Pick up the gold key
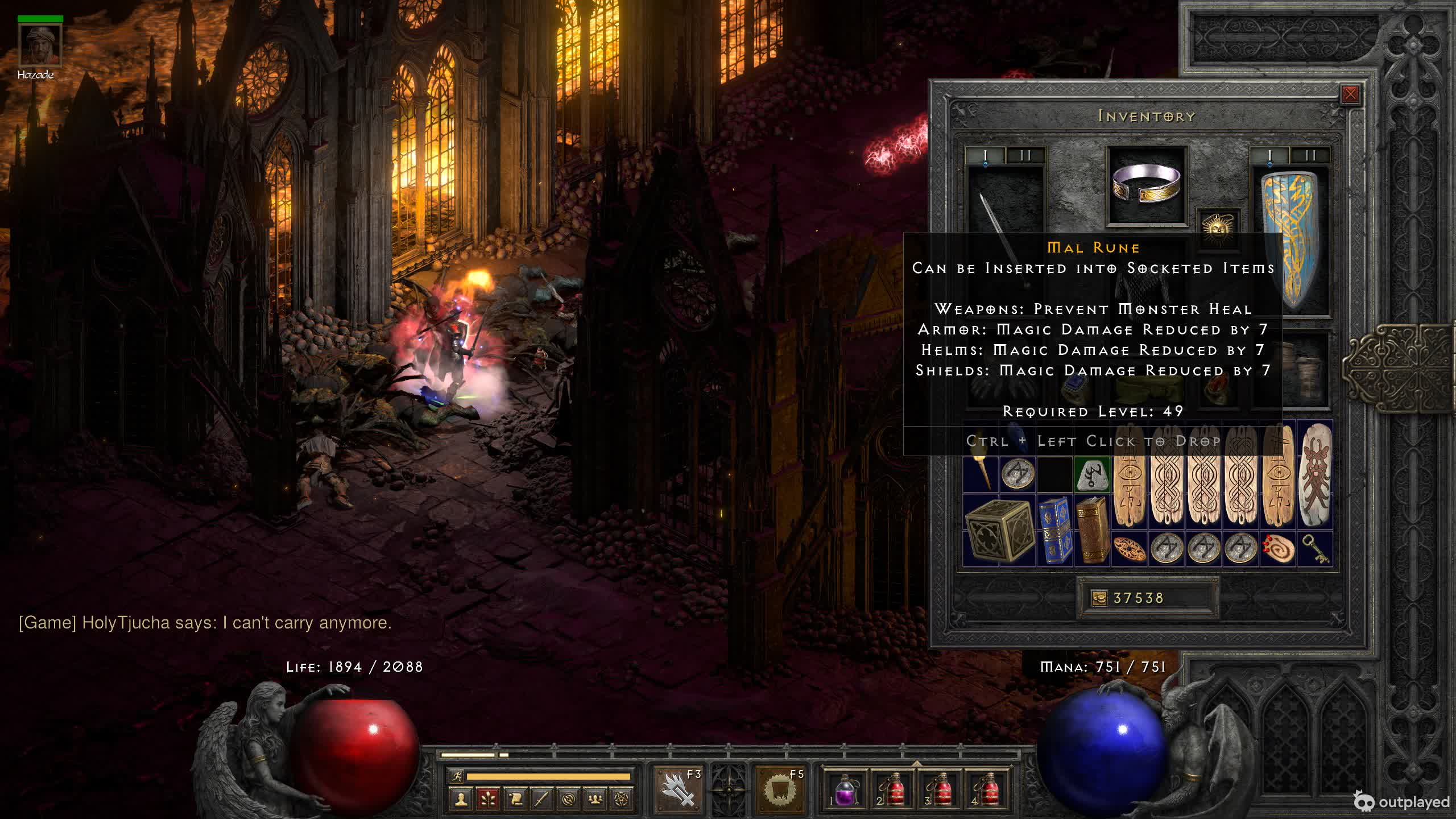The image size is (1456, 819). click(x=1315, y=549)
